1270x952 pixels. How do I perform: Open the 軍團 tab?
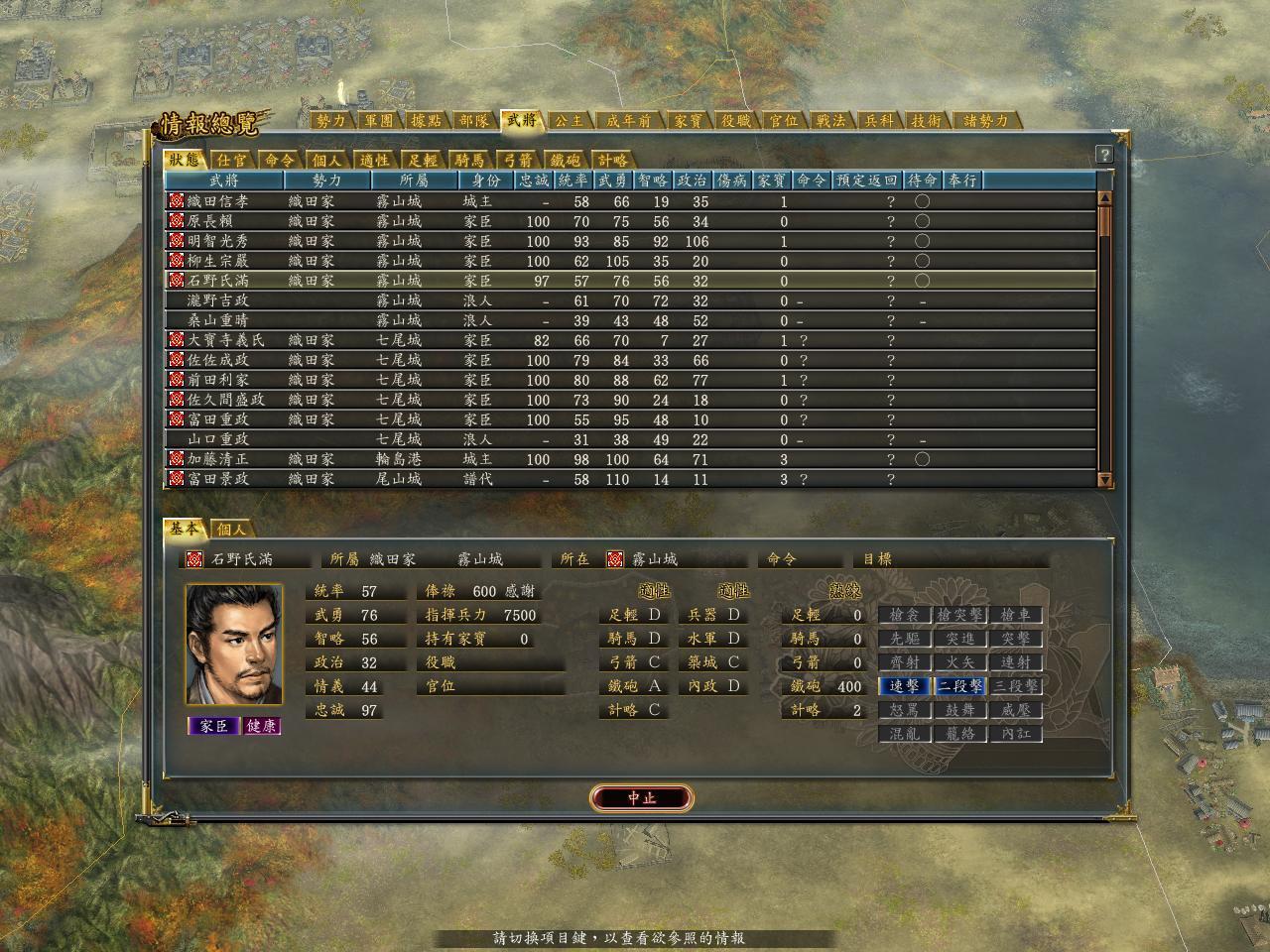tap(379, 121)
